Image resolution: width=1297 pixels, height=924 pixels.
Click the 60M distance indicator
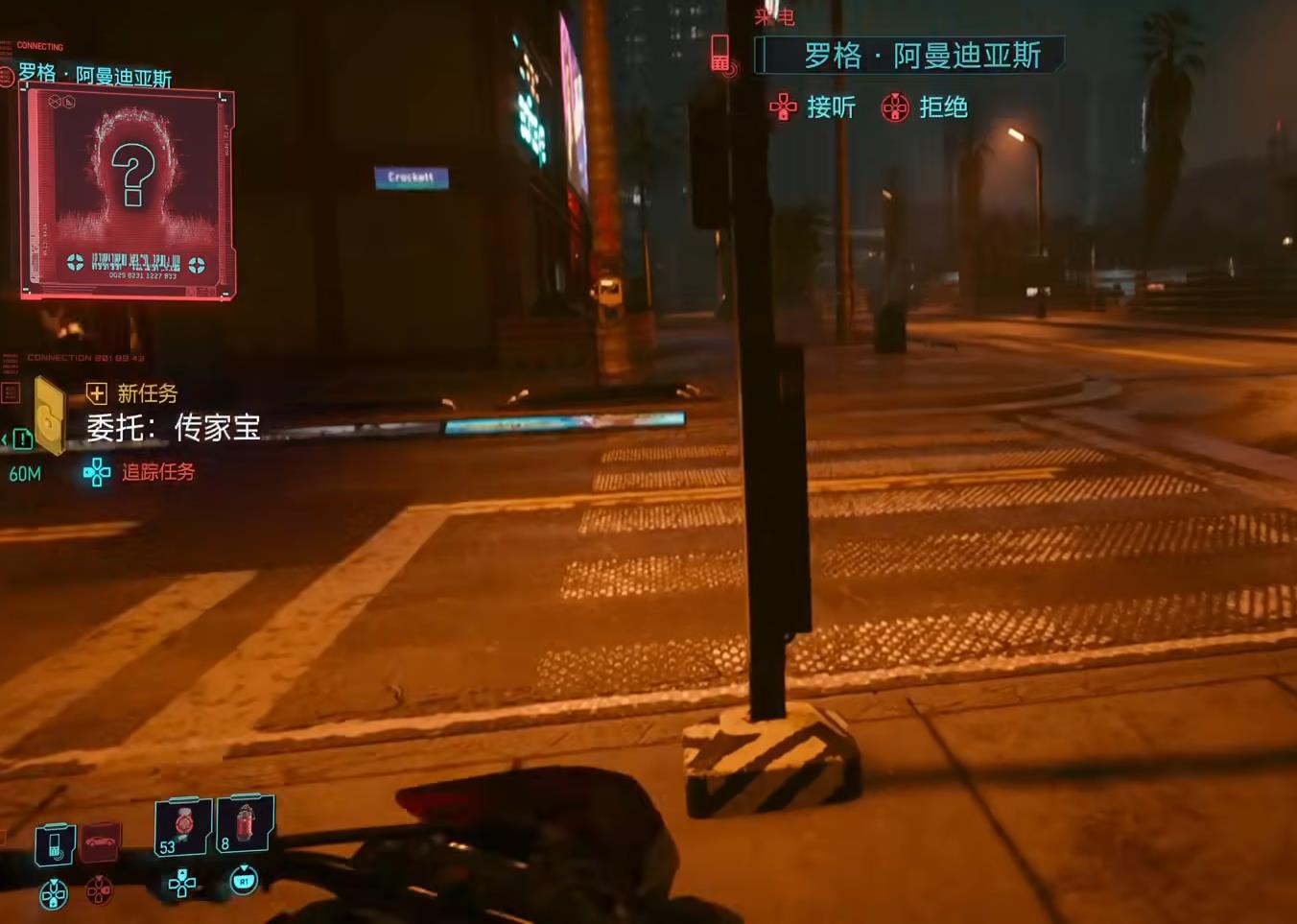point(24,472)
